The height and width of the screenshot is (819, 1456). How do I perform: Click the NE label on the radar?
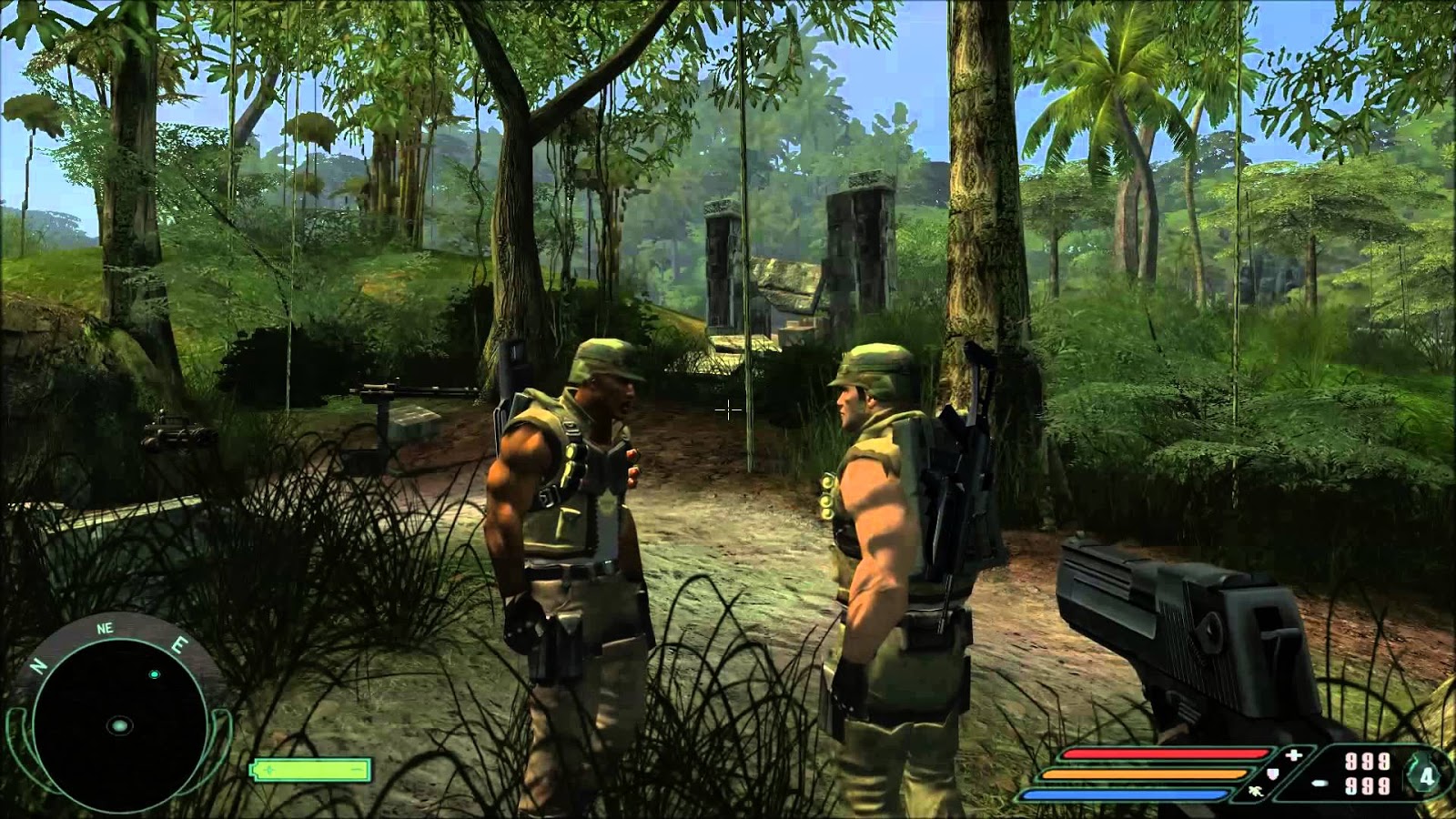click(x=105, y=627)
